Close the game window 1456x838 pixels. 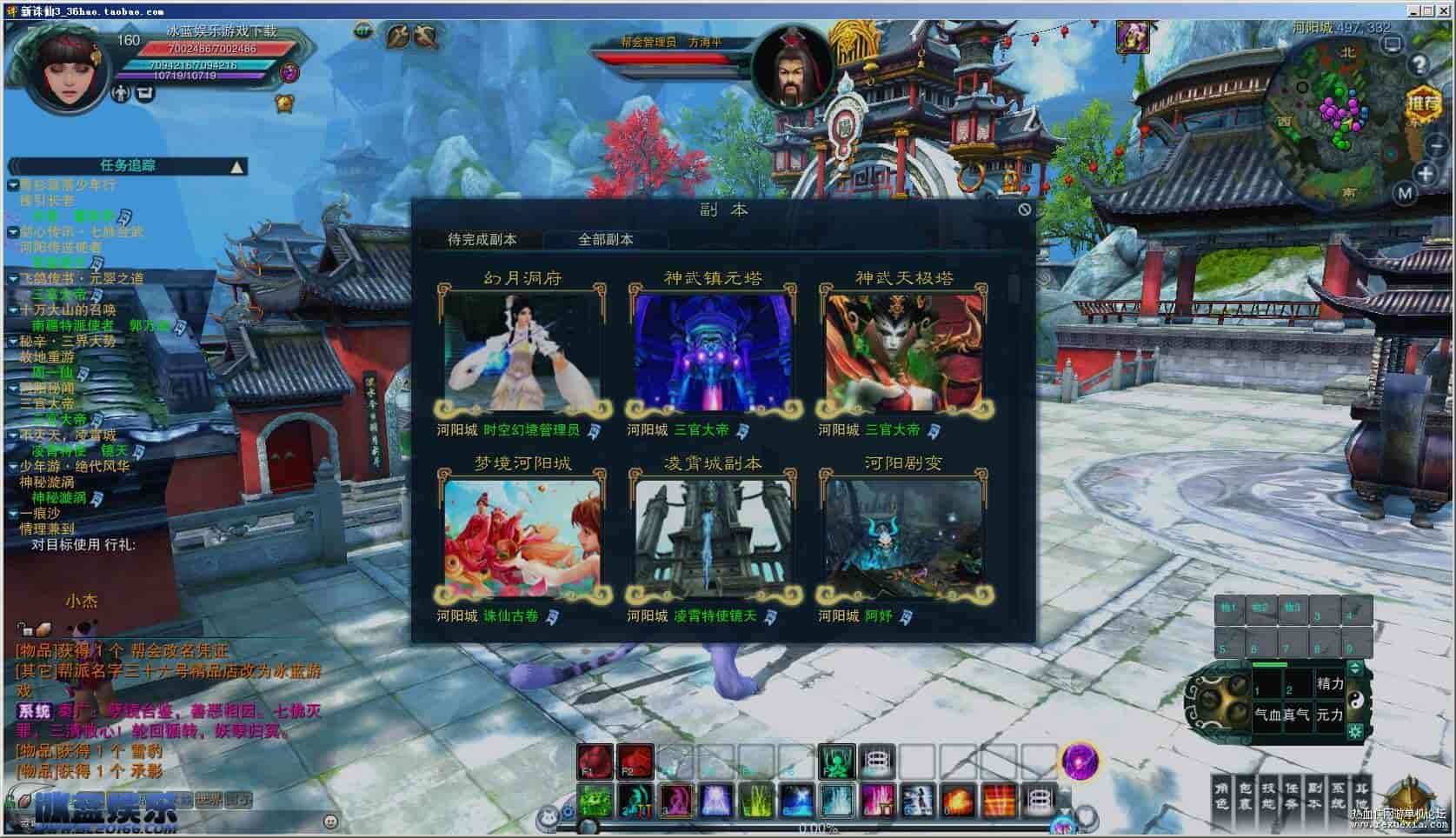tap(1446, 10)
